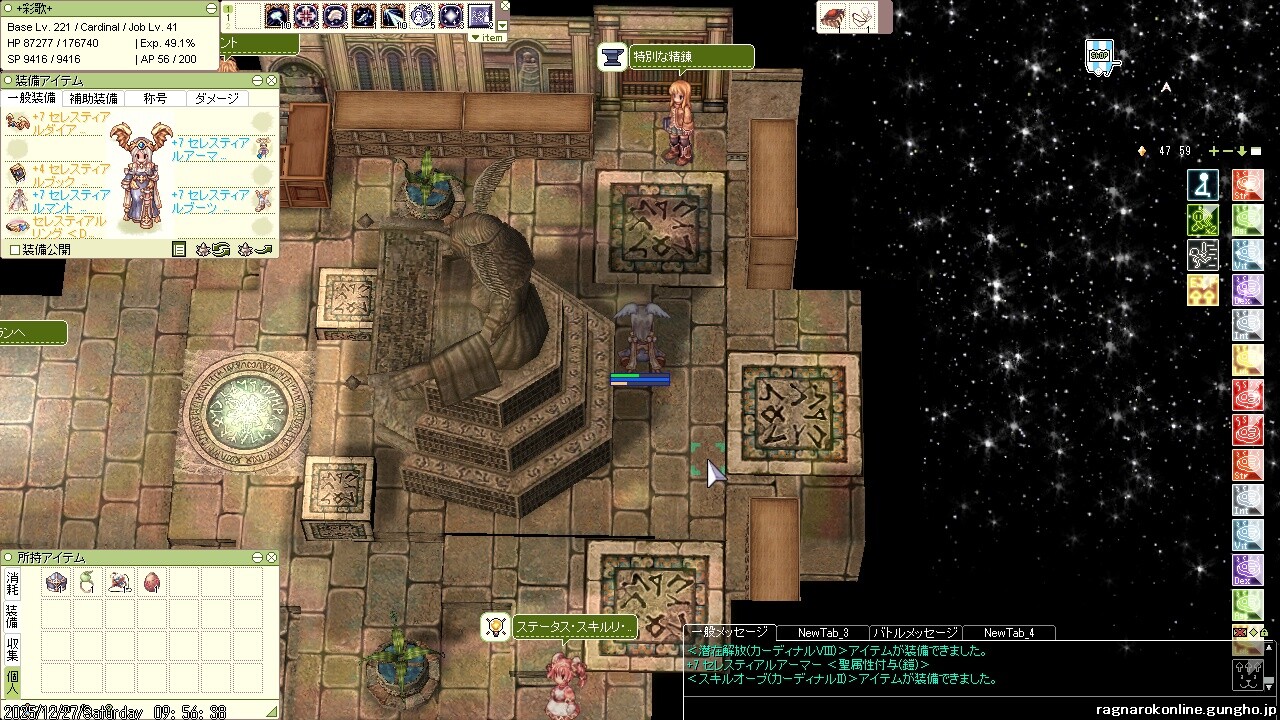This screenshot has height=720, width=1280.
Task: Select the green apple item slot
Action: coord(87,582)
